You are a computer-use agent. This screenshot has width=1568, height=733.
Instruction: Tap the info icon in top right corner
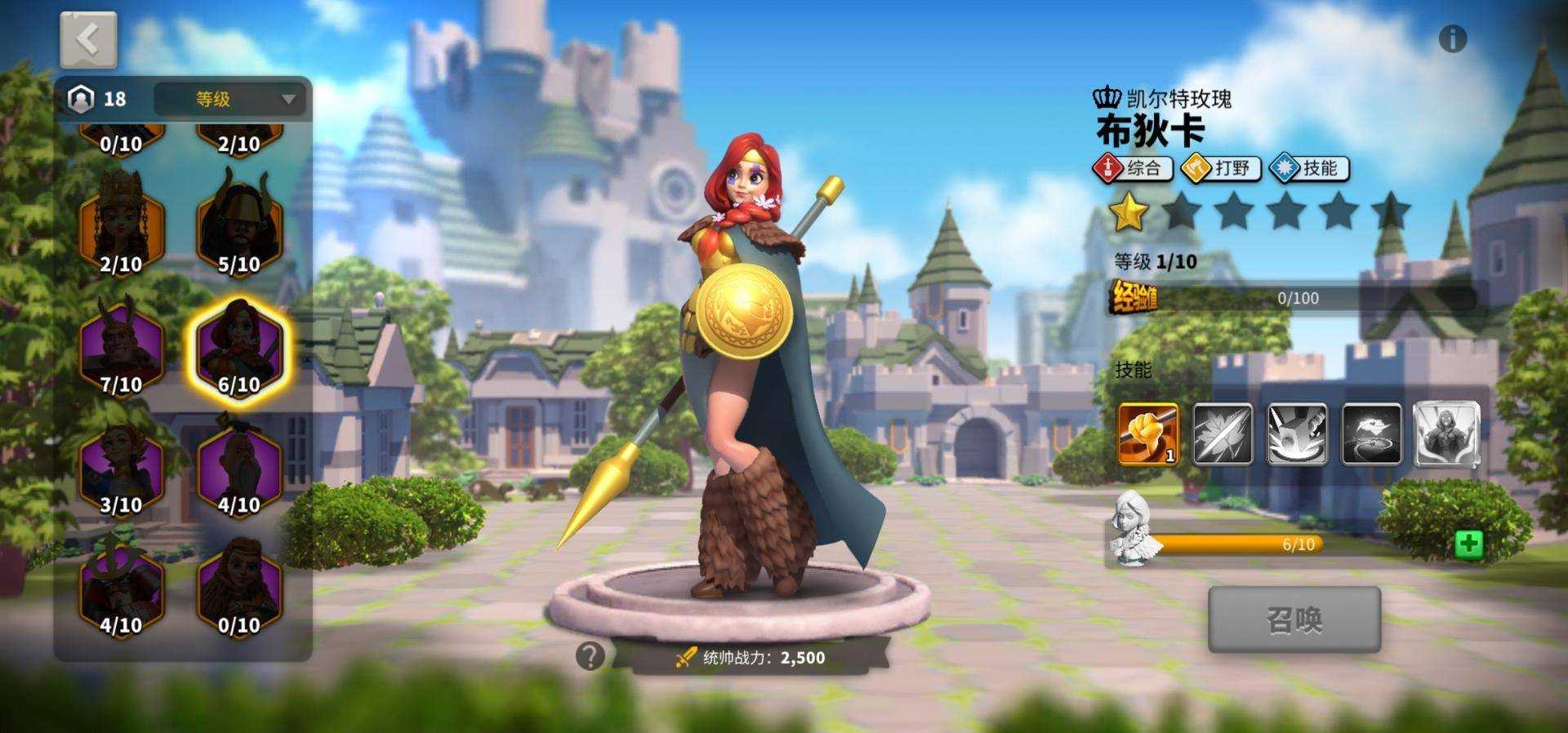click(1453, 36)
